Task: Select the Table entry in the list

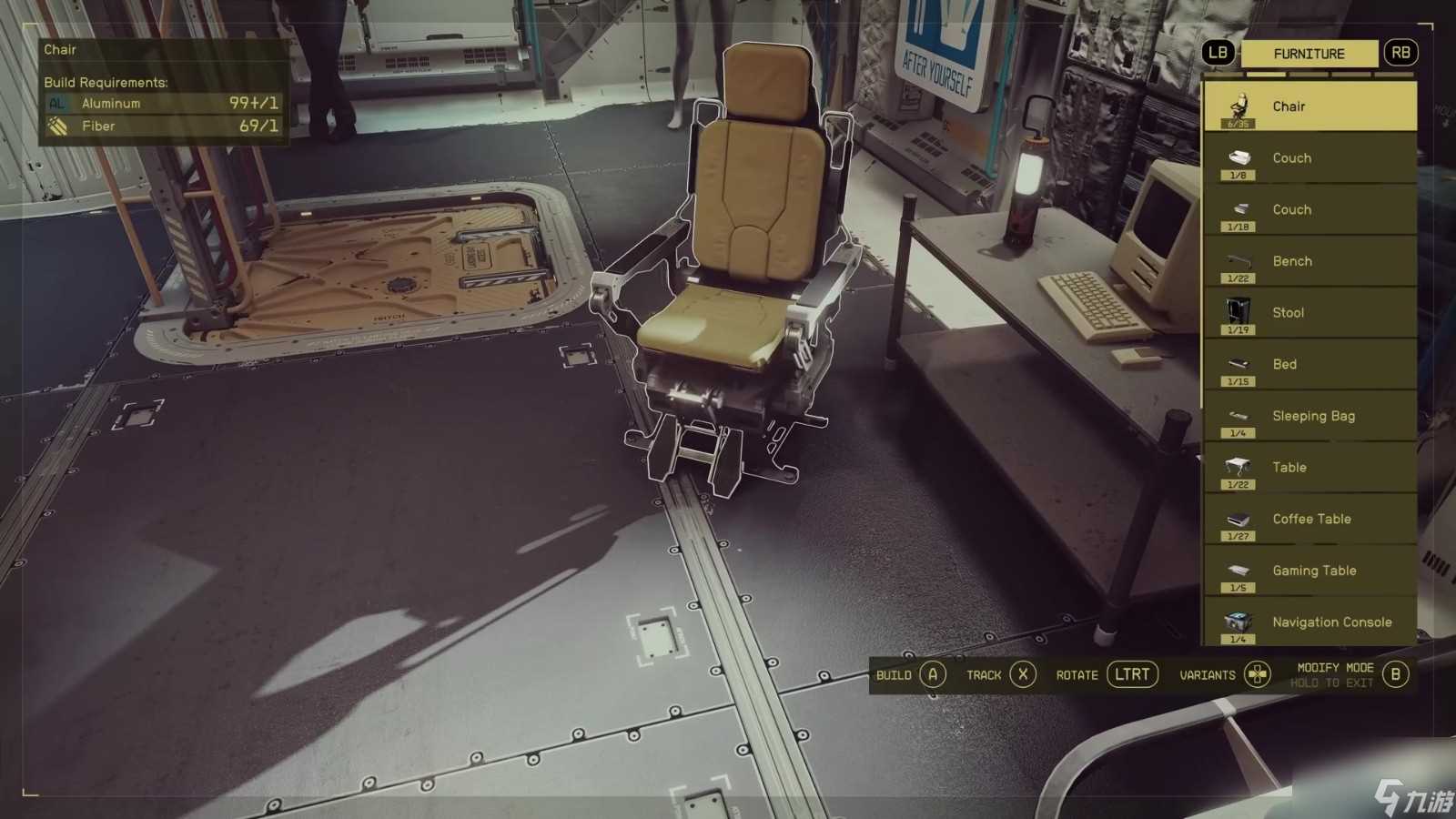Action: (x=1236, y=467)
